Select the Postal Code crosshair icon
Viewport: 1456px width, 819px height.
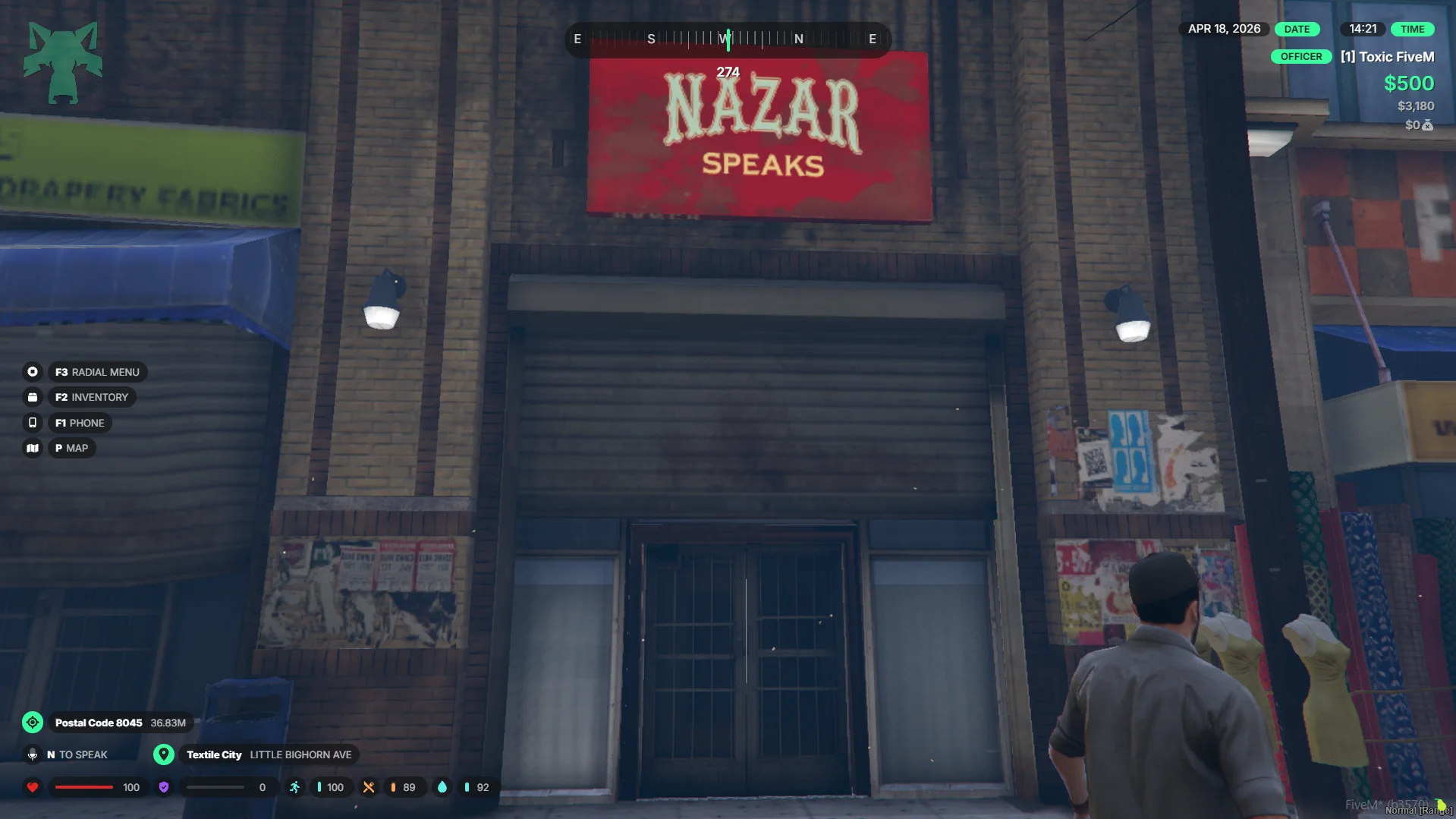[x=33, y=723]
